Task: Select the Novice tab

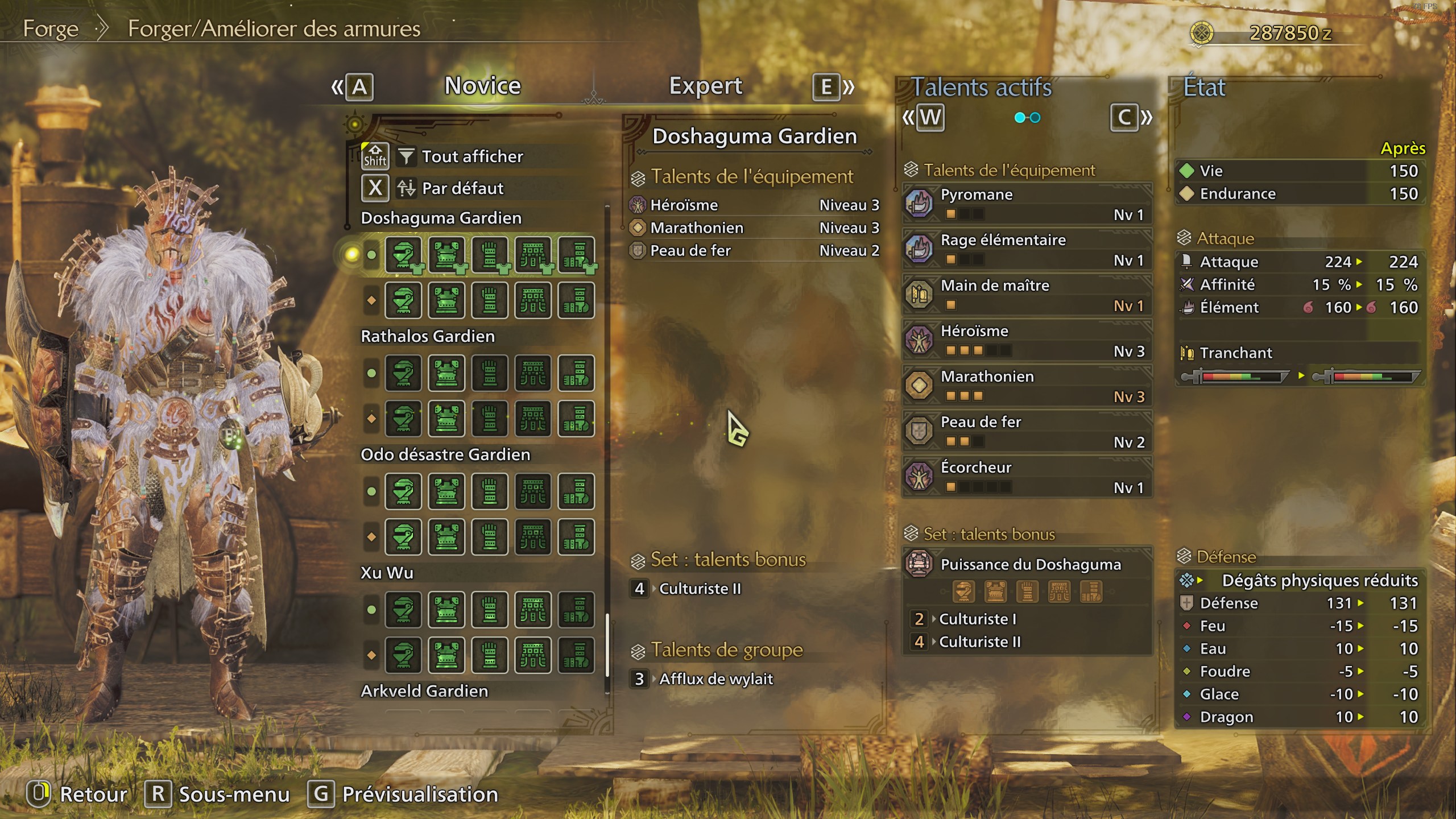Action: click(482, 86)
